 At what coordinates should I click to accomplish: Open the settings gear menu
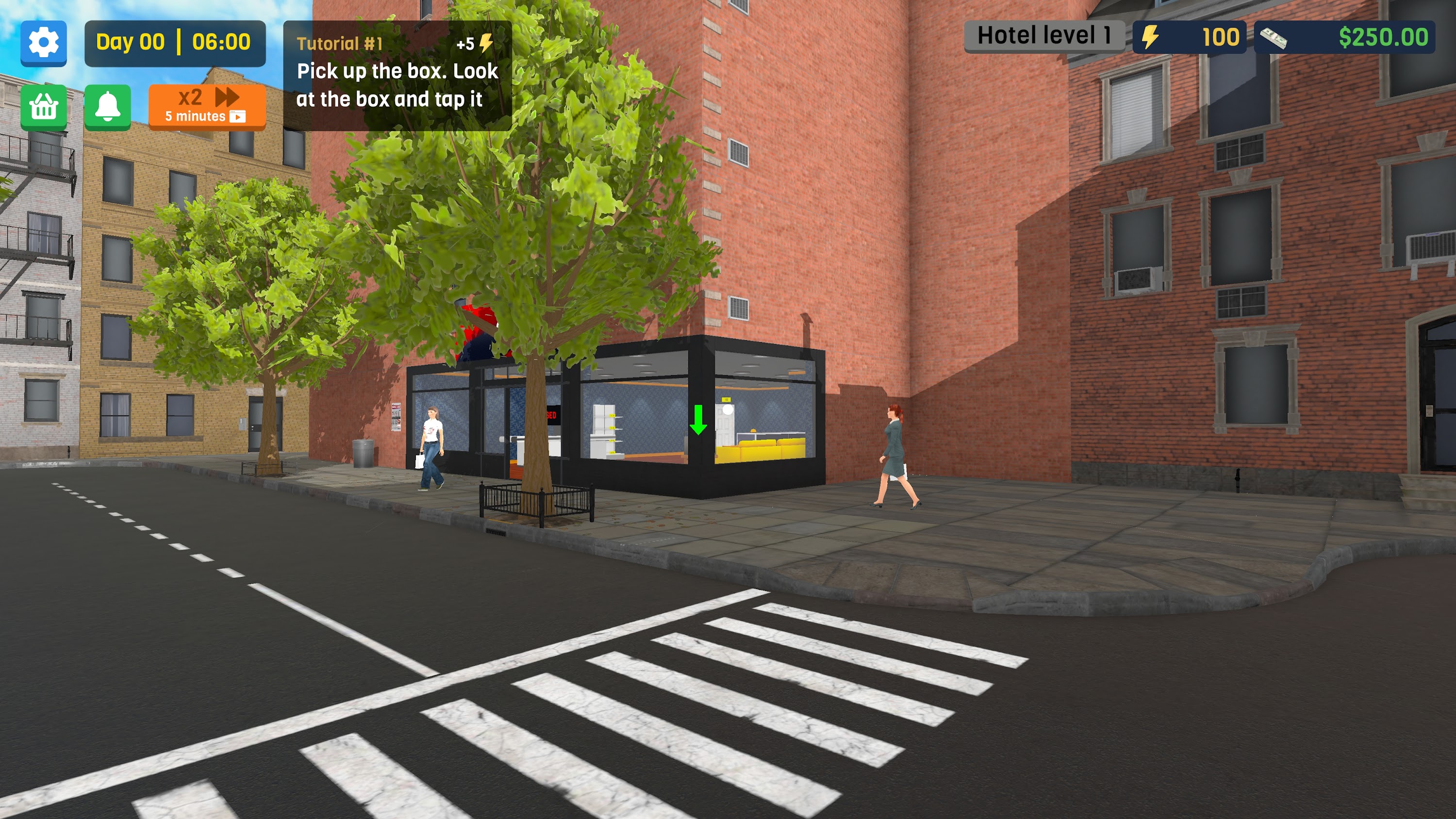(44, 44)
